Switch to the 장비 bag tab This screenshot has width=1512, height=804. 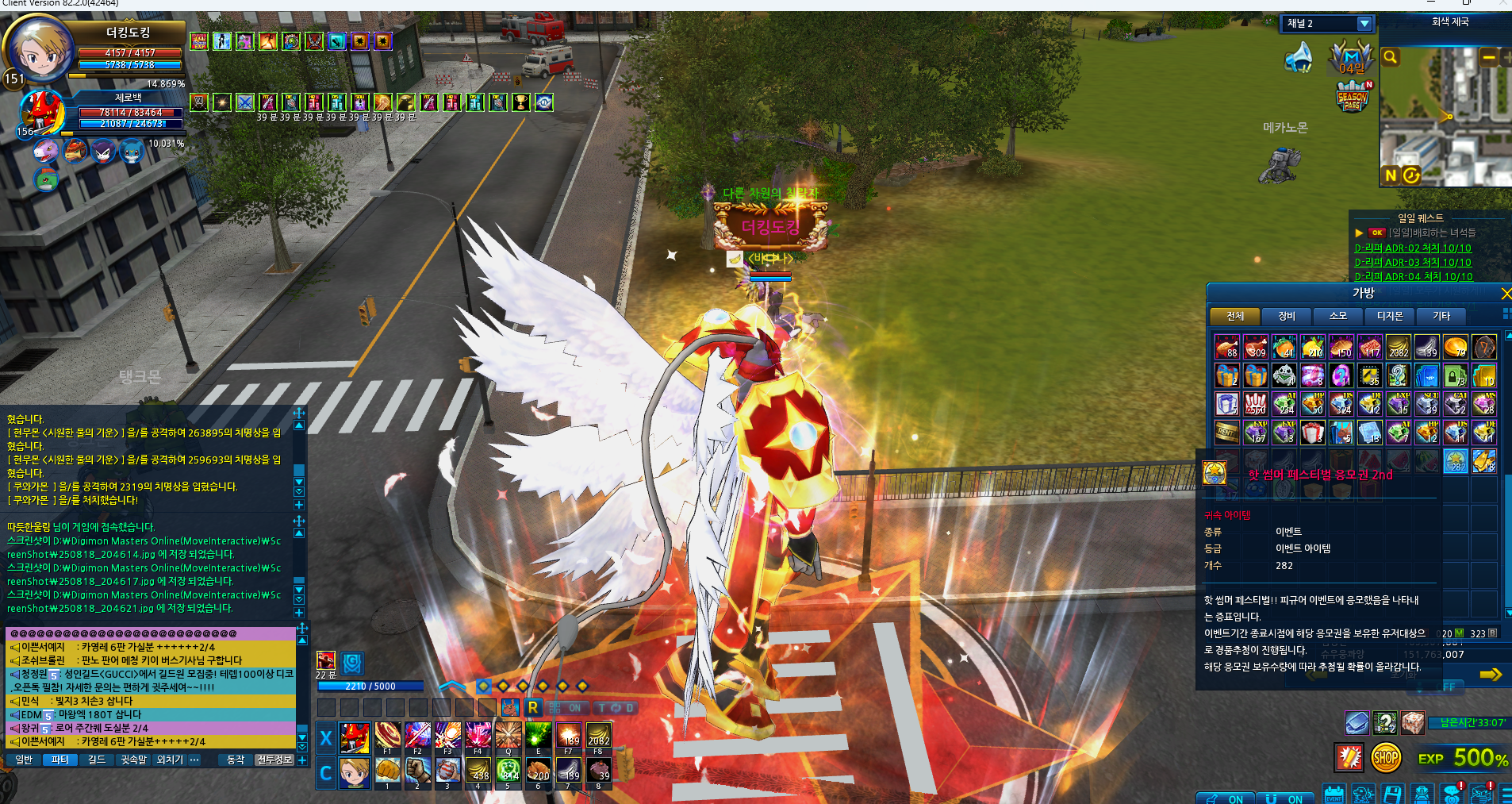coord(1286,316)
